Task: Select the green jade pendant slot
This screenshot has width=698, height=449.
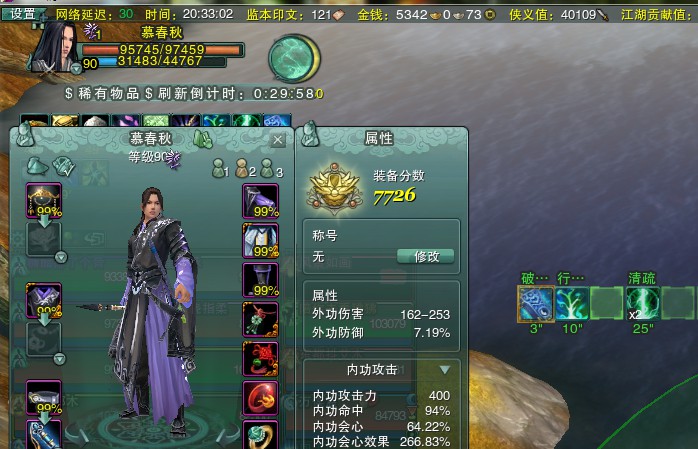Action: tap(261, 319)
